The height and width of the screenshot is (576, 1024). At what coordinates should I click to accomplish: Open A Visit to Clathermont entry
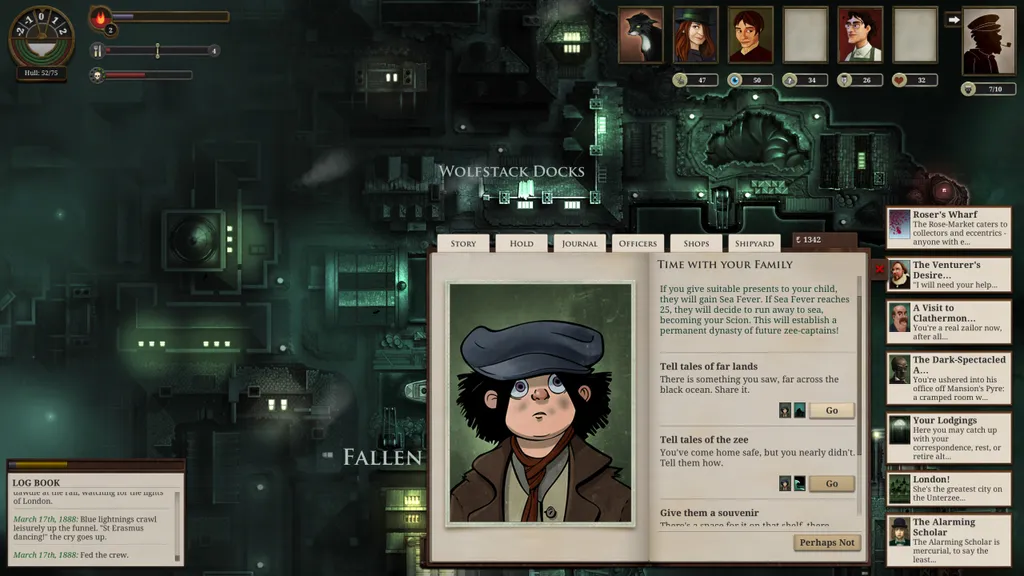[x=948, y=322]
